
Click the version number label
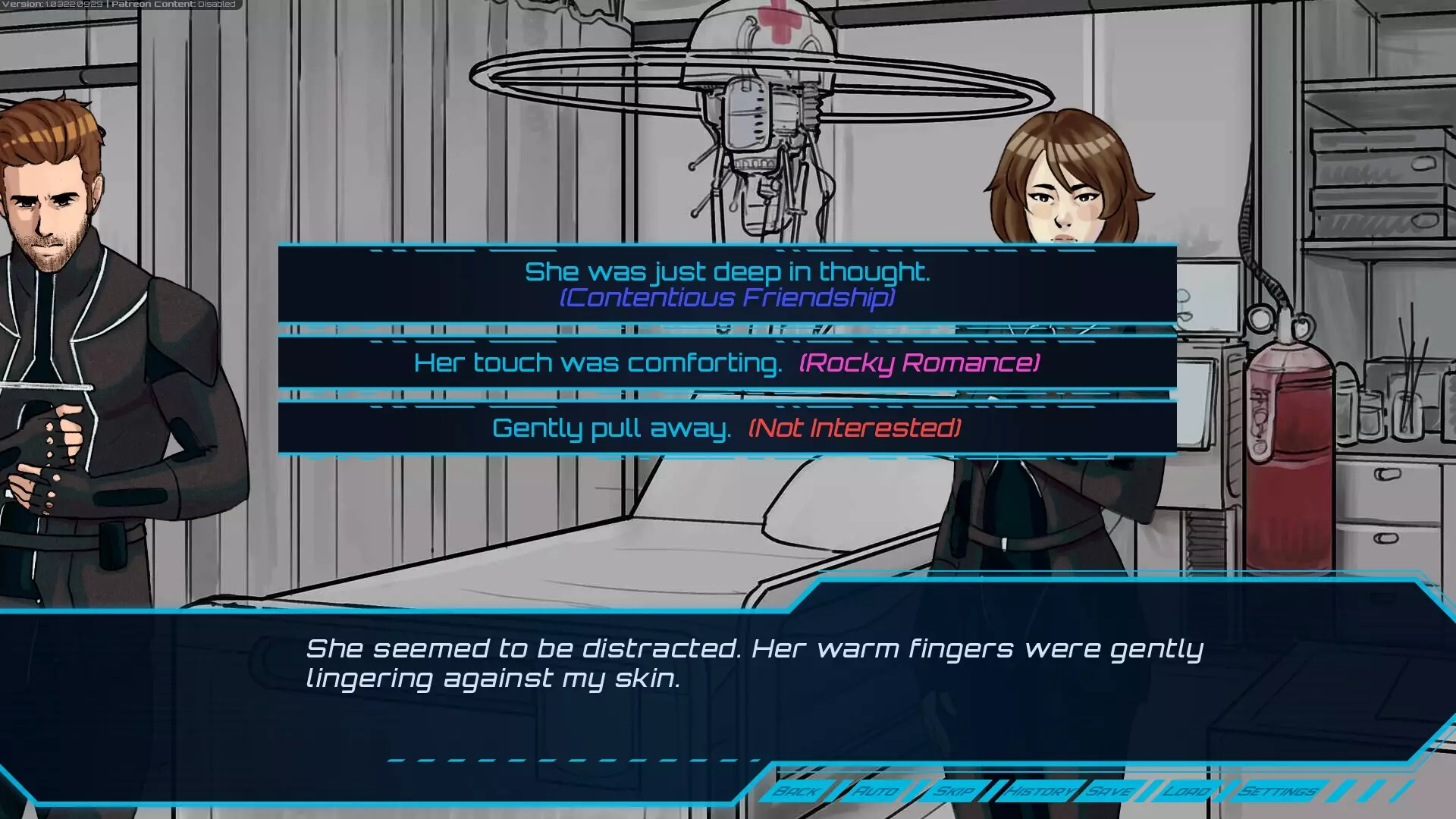point(53,4)
